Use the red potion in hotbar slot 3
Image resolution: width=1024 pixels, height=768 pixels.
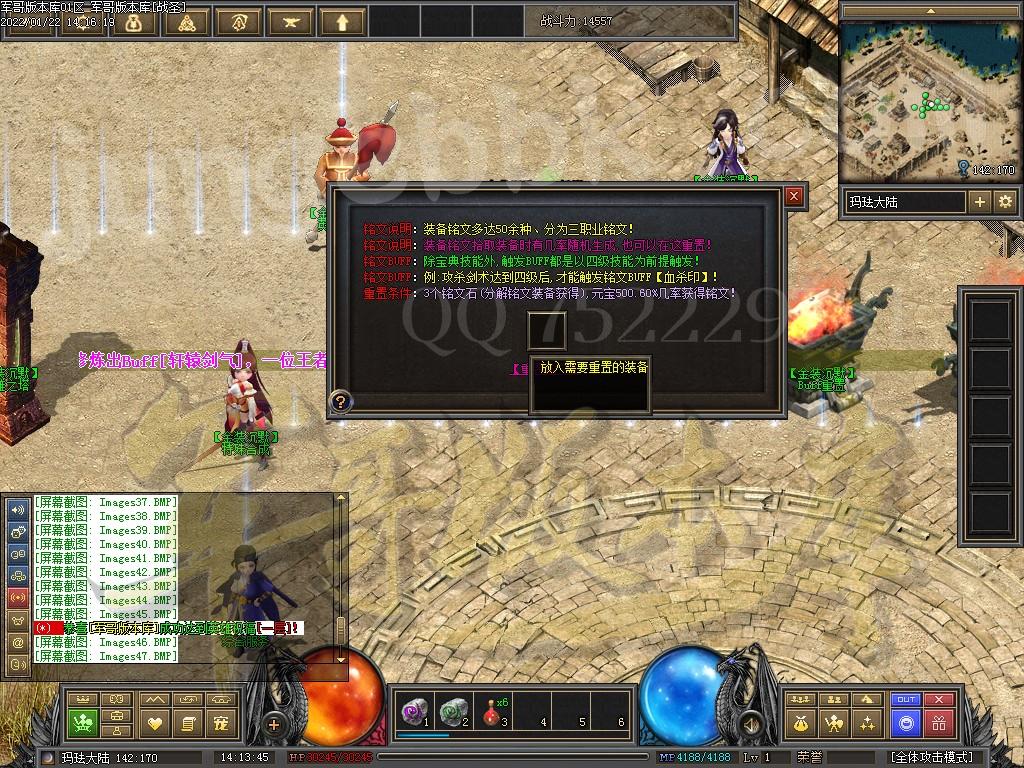tap(492, 712)
